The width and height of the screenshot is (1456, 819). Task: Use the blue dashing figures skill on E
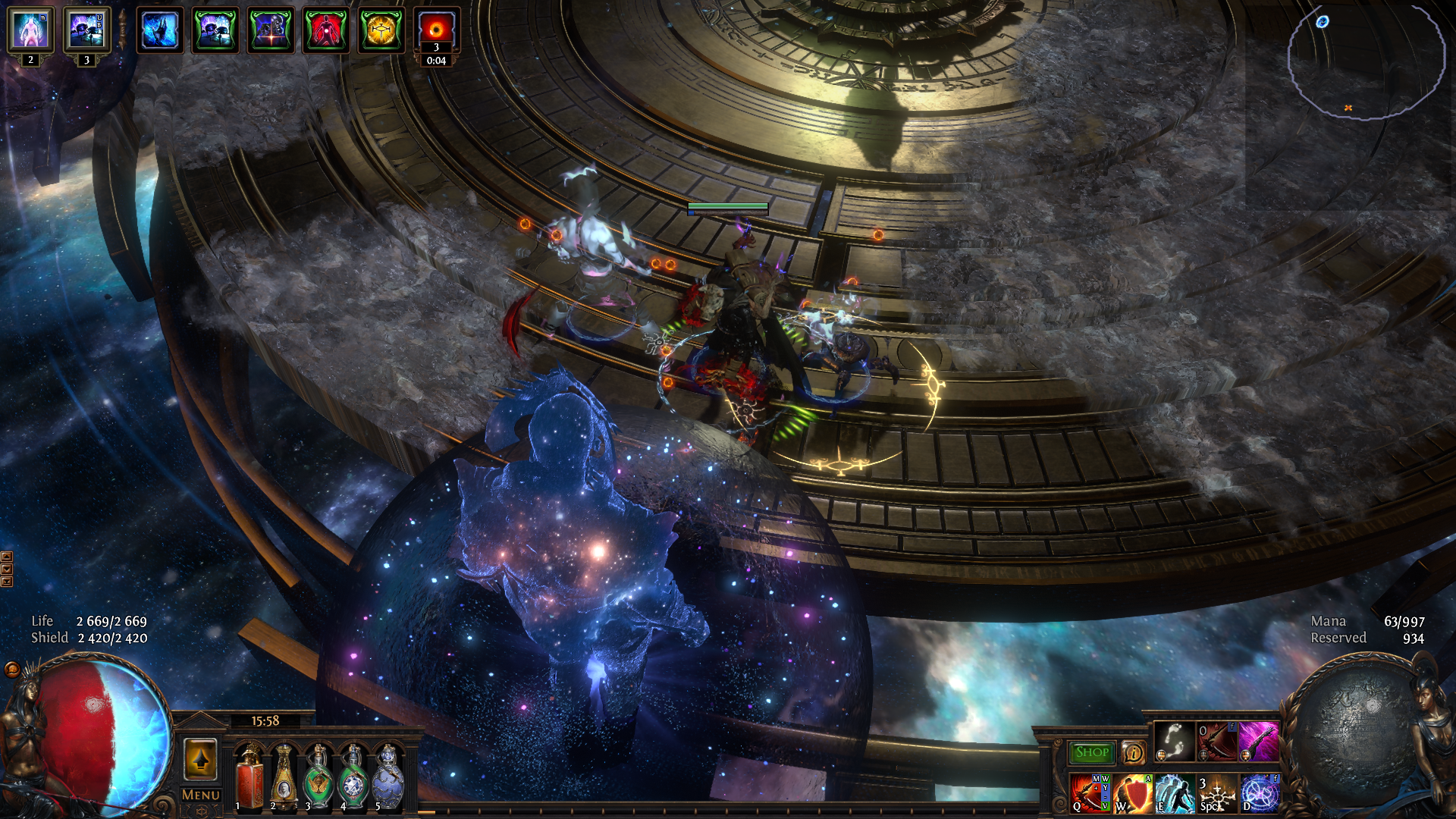(x=1175, y=792)
